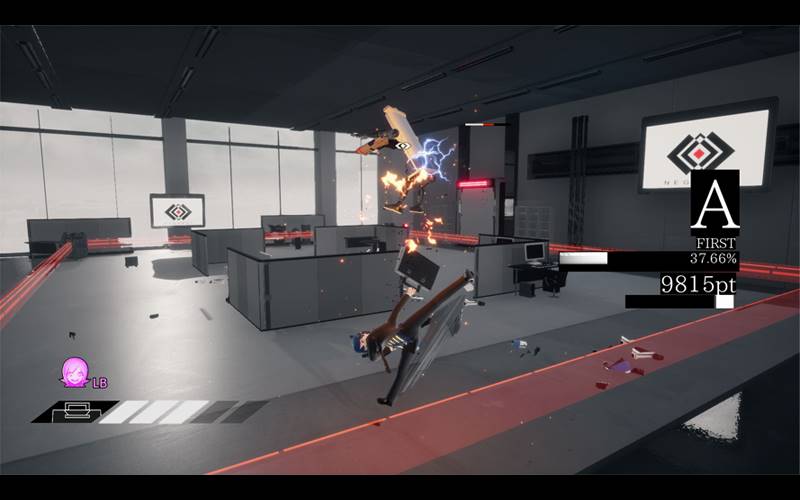Click the A rank badge
This screenshot has height=500, width=800.
[714, 203]
